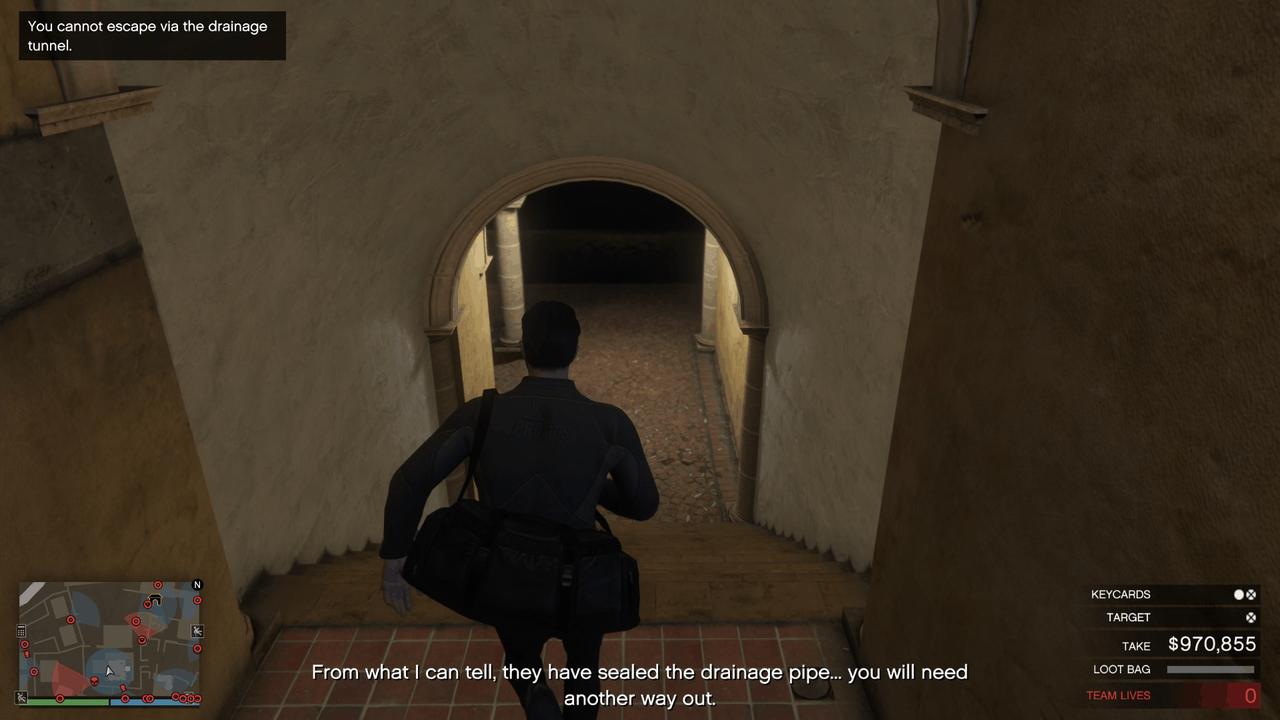Click the crossed keycard icon beside KEYCARDS
This screenshot has width=1280, height=720.
1251,594
